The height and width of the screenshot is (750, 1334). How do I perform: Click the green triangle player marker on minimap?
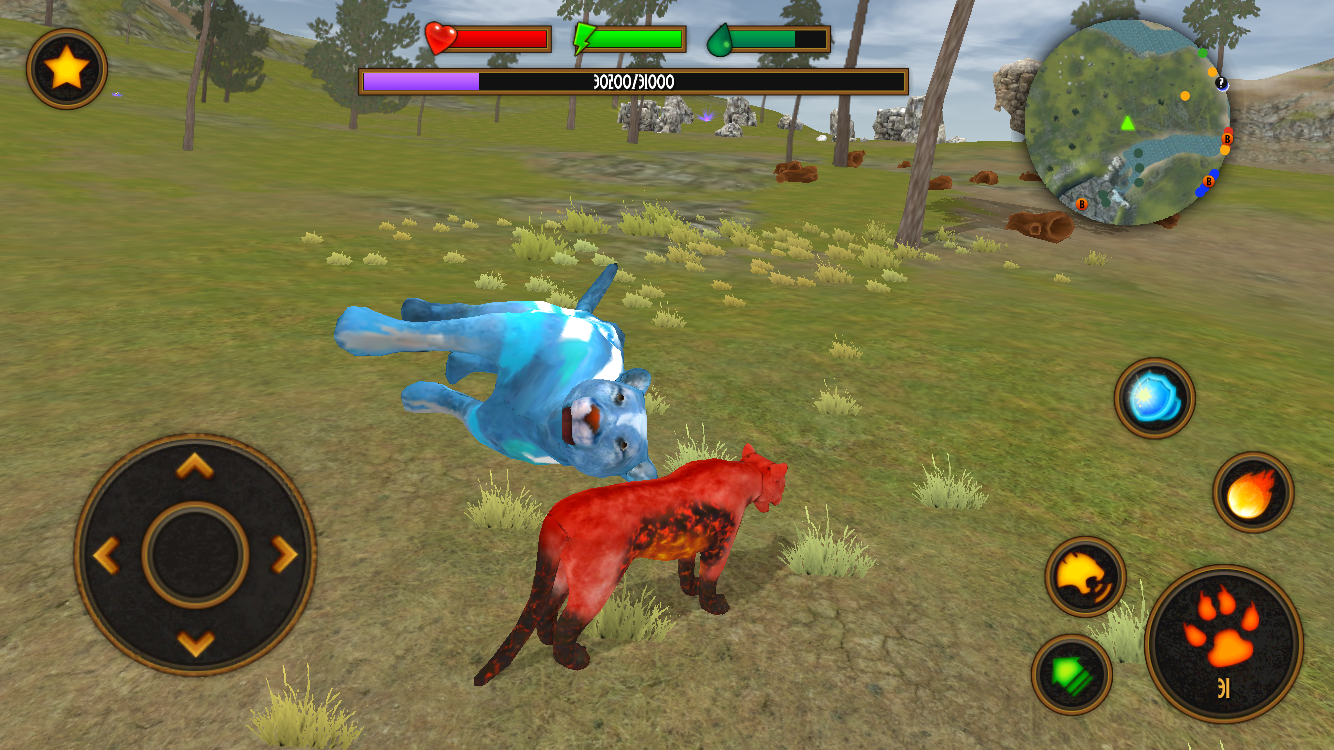tap(1127, 125)
